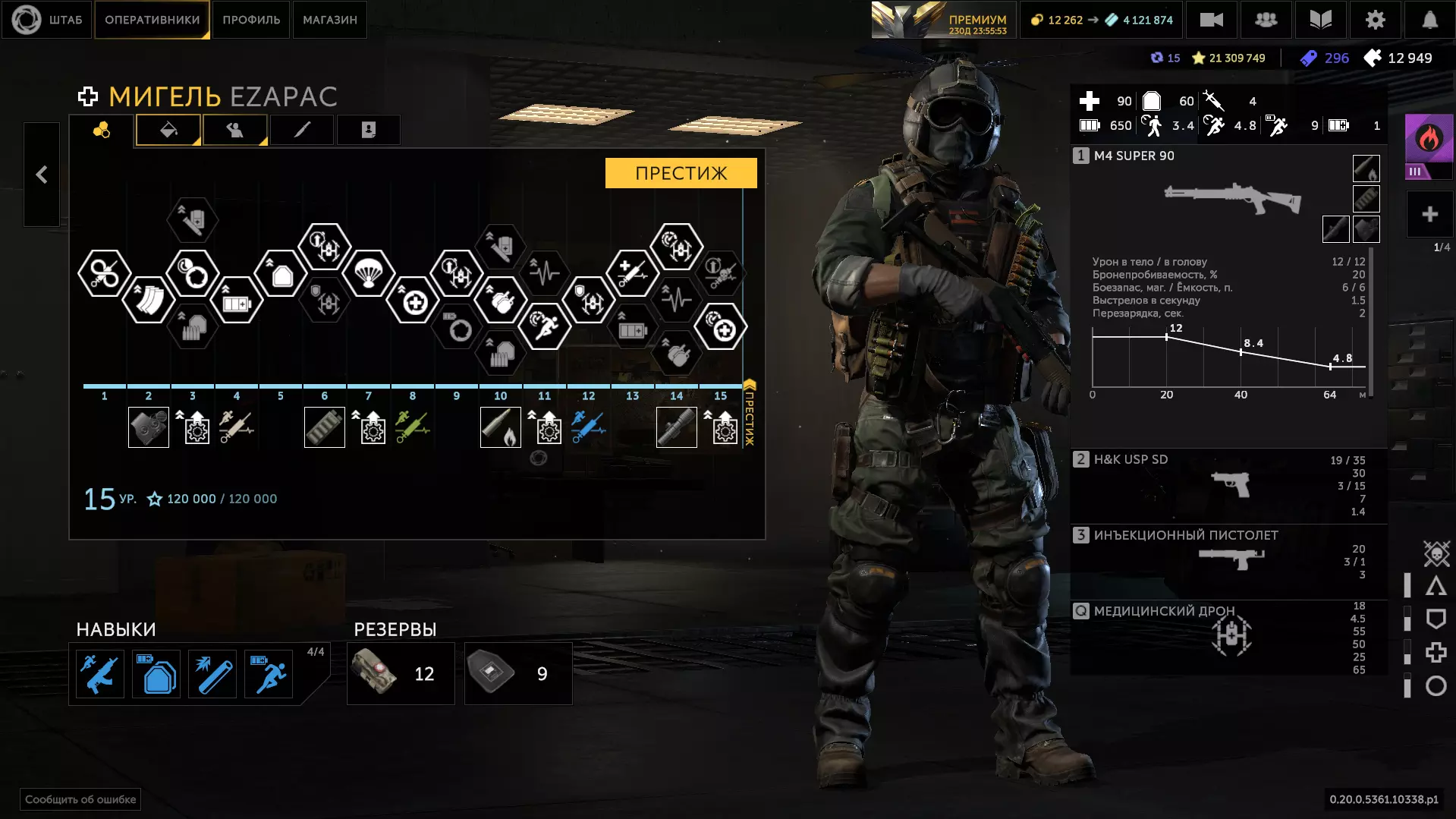The width and height of the screenshot is (1456, 819).
Task: Click the ПРЕМИУМ status banner
Action: pos(941,20)
